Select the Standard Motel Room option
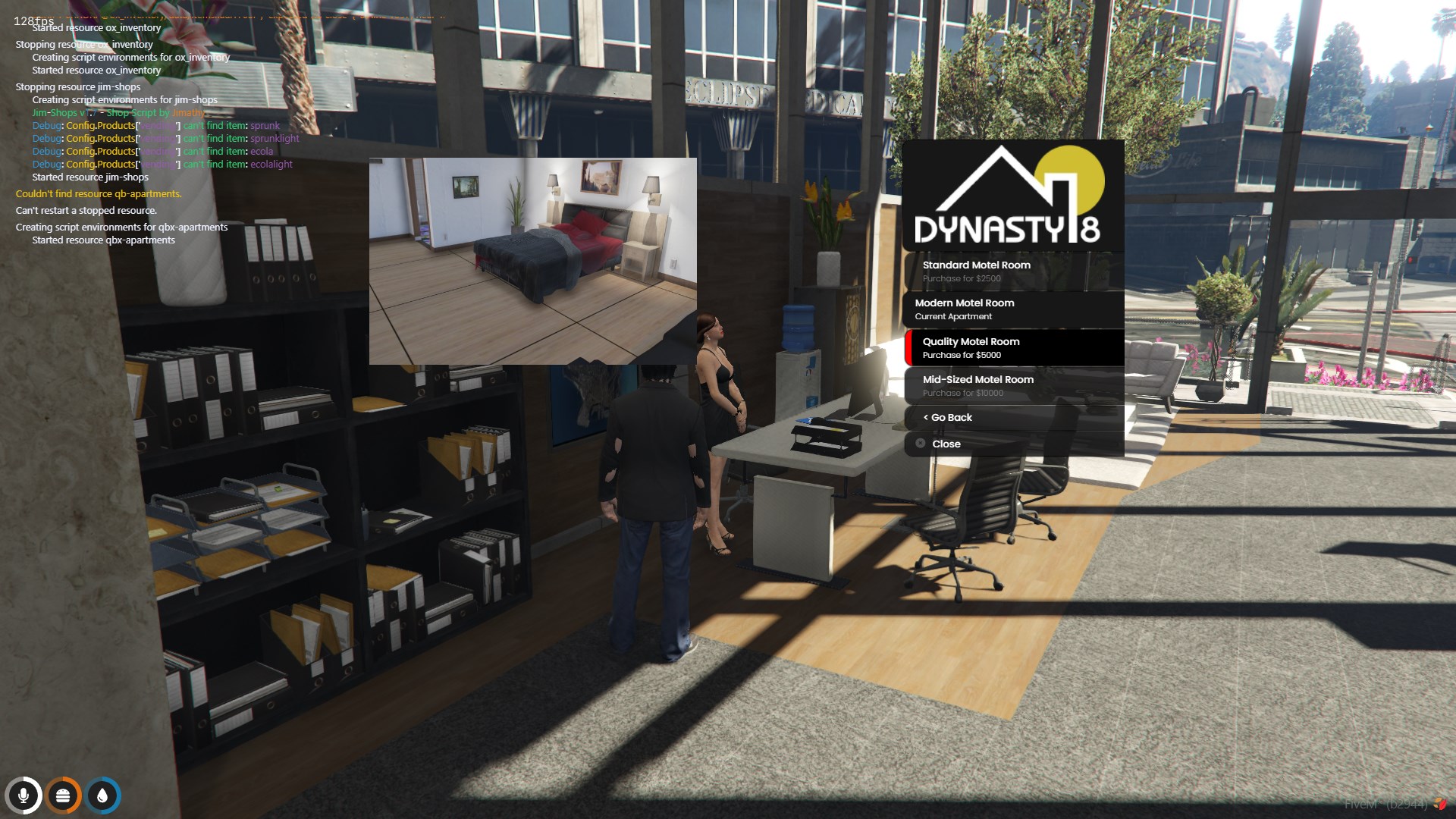The image size is (1456, 819). coord(1013,271)
